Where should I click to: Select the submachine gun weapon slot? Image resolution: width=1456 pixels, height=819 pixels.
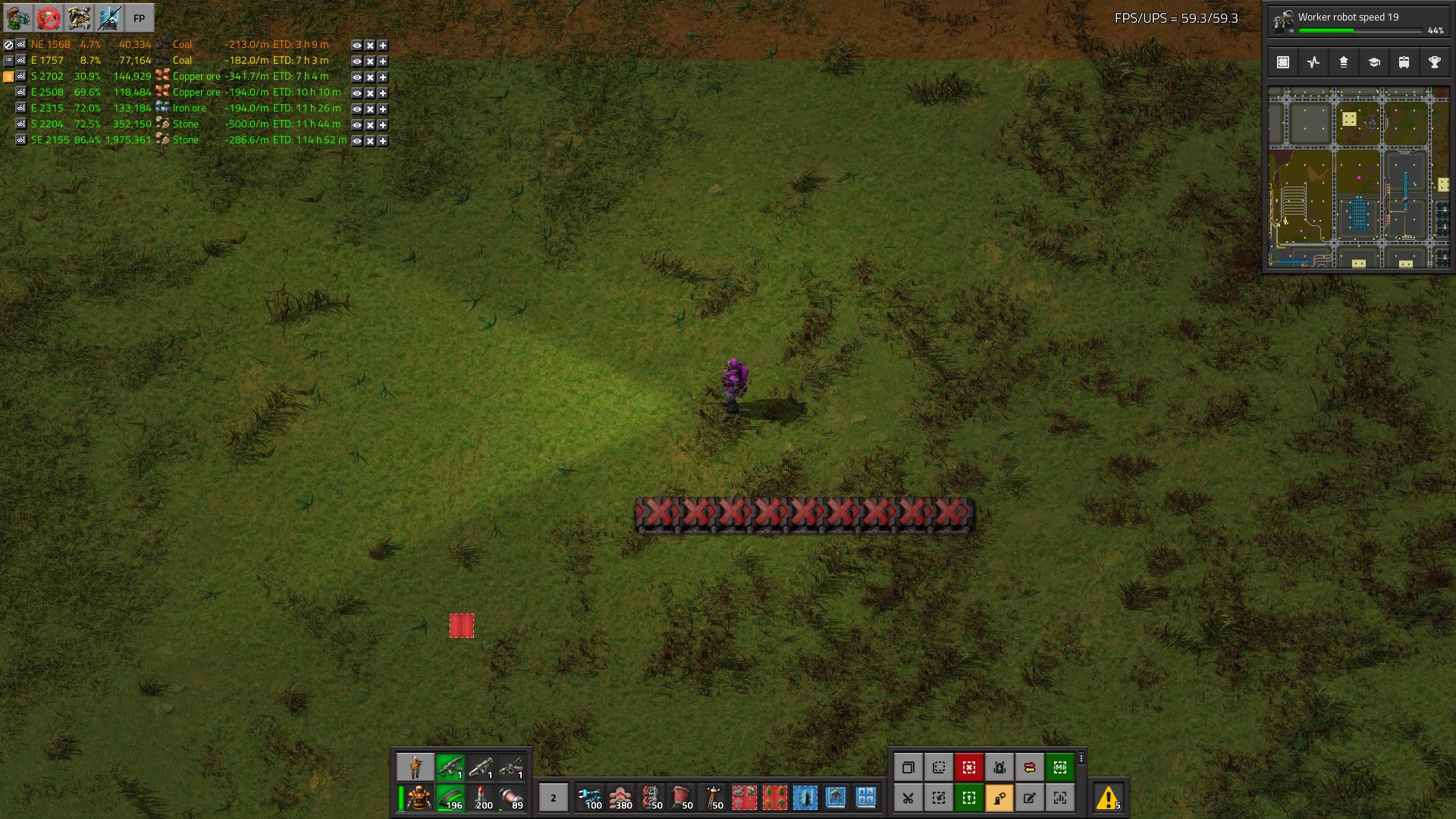tap(450, 767)
